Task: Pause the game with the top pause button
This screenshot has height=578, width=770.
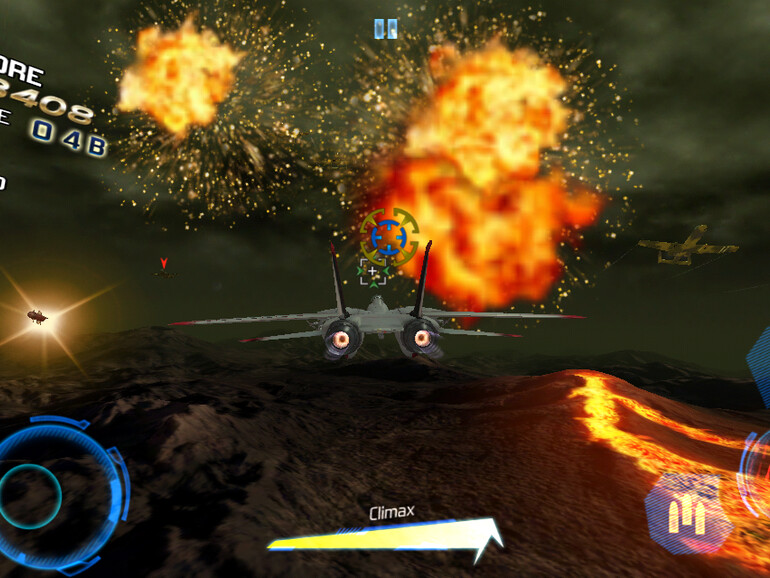Action: coord(385,29)
